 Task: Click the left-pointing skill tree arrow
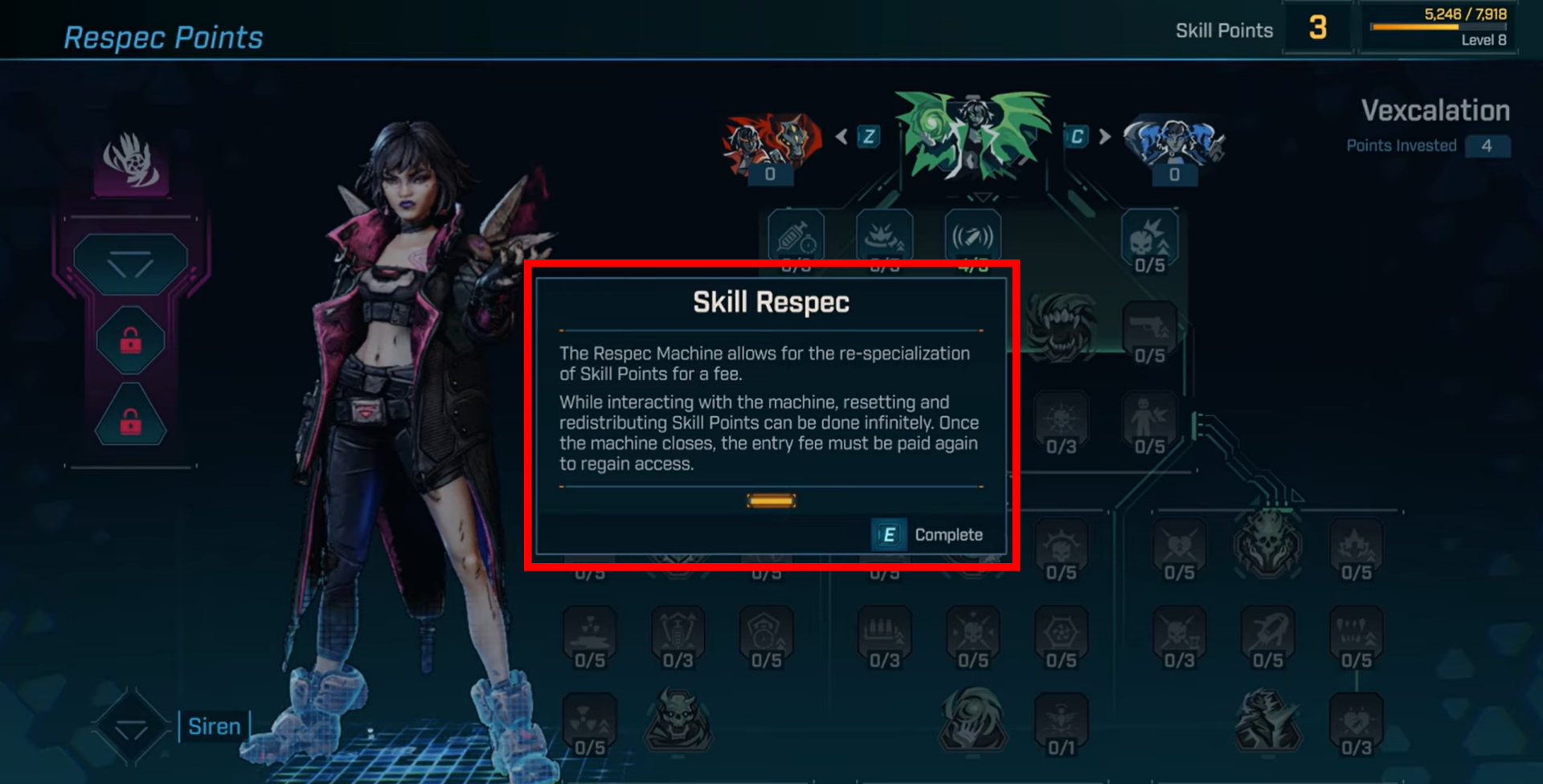tap(841, 137)
